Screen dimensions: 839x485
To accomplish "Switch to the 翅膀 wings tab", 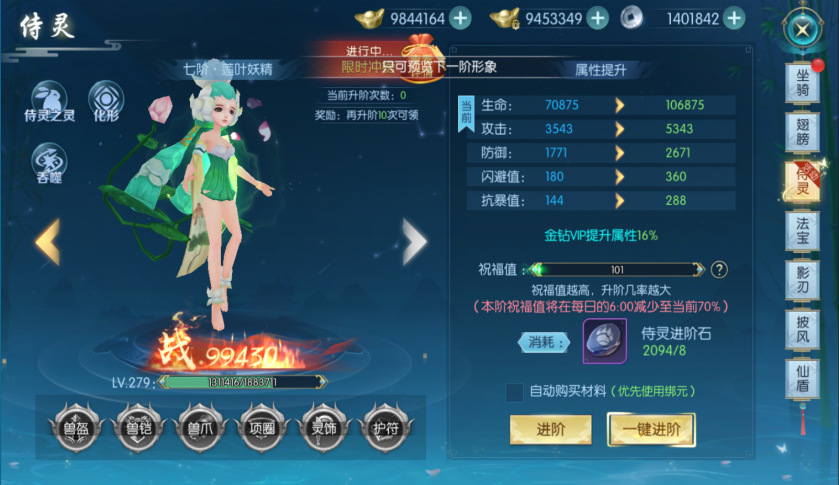I will pyautogui.click(x=801, y=130).
